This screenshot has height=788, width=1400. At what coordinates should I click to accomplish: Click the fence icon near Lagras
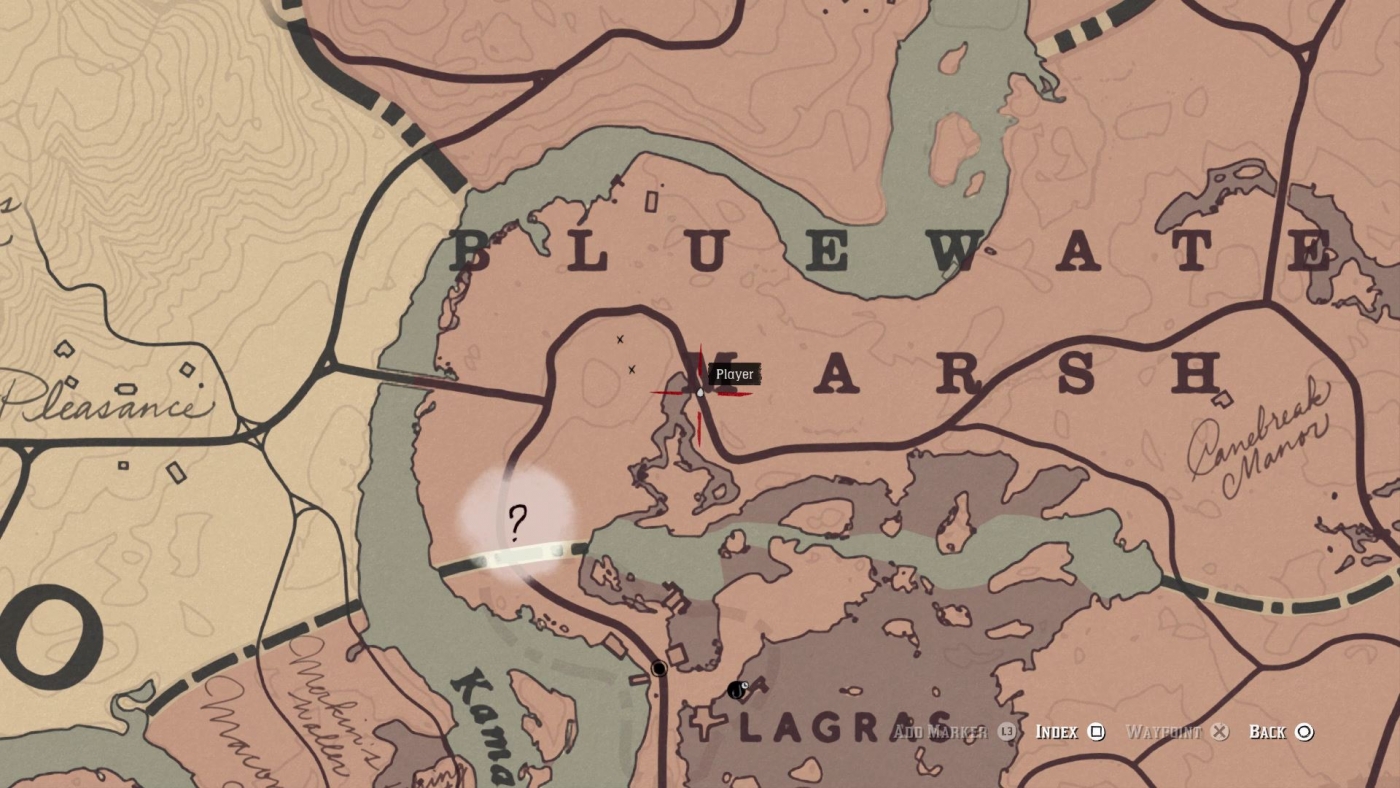737,690
